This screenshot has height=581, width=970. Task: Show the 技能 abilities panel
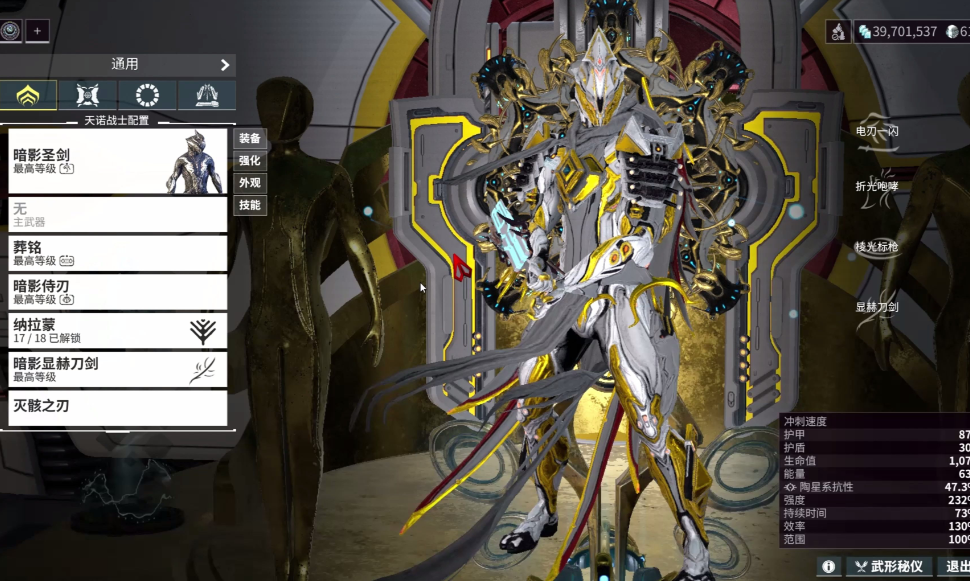(x=249, y=205)
